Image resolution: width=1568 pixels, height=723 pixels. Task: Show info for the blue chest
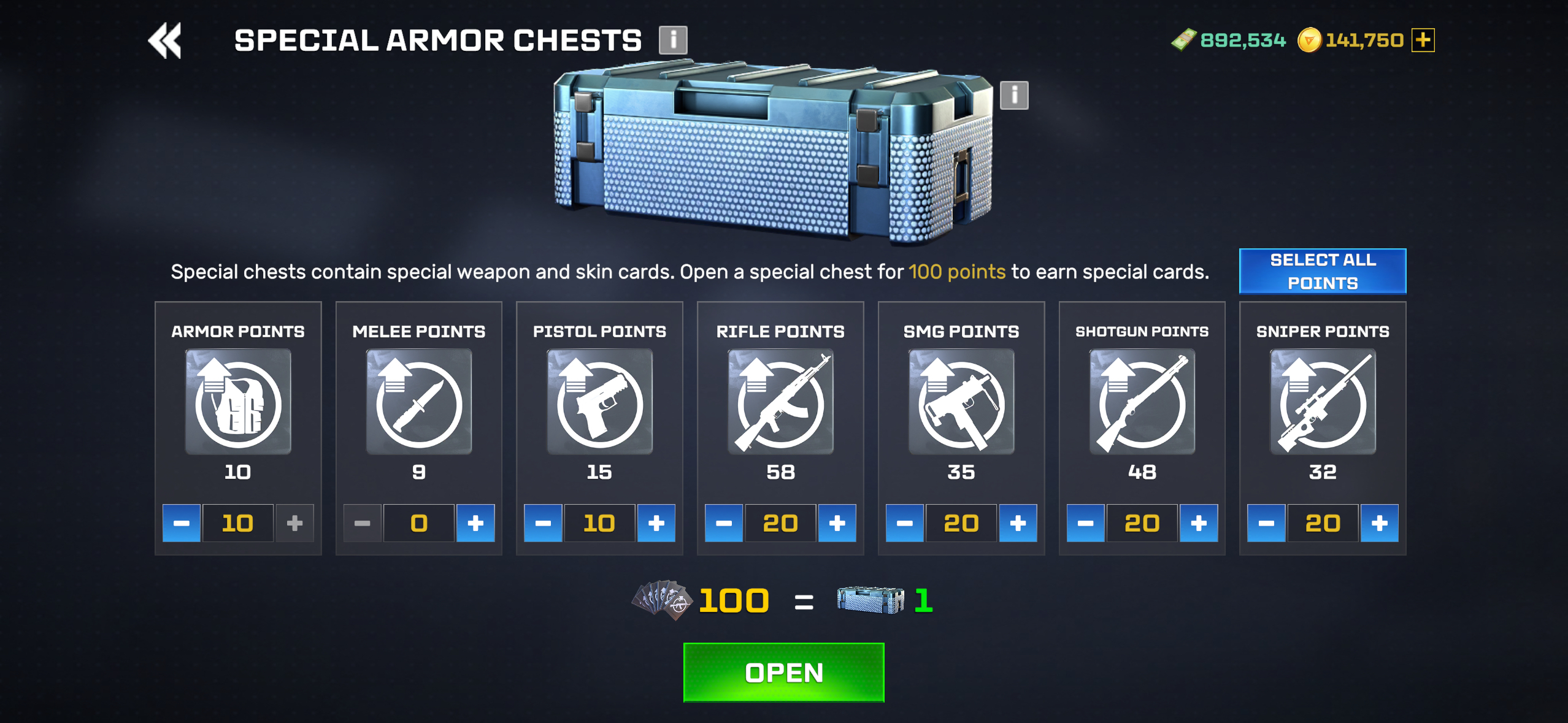[x=1013, y=96]
